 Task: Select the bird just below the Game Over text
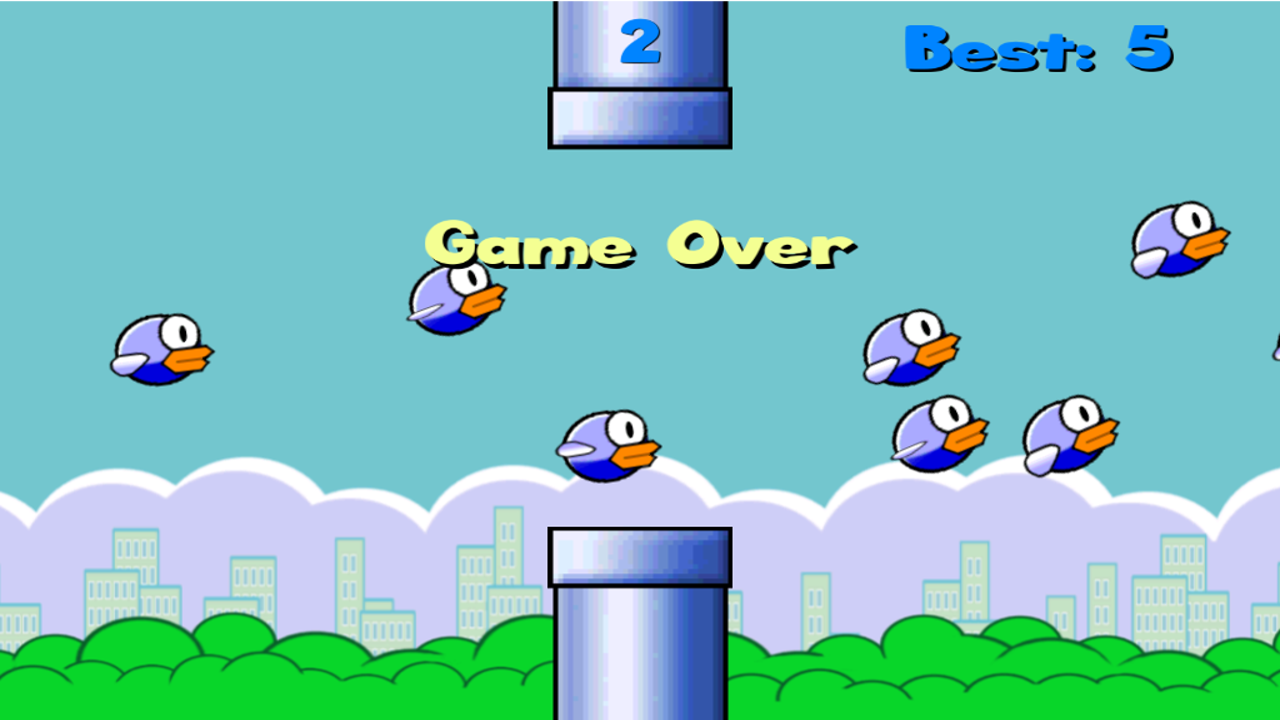point(455,300)
